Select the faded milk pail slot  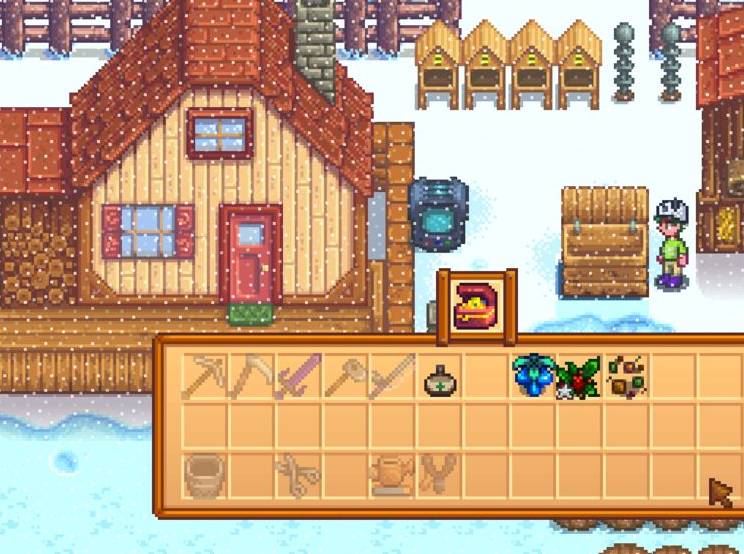205,475
